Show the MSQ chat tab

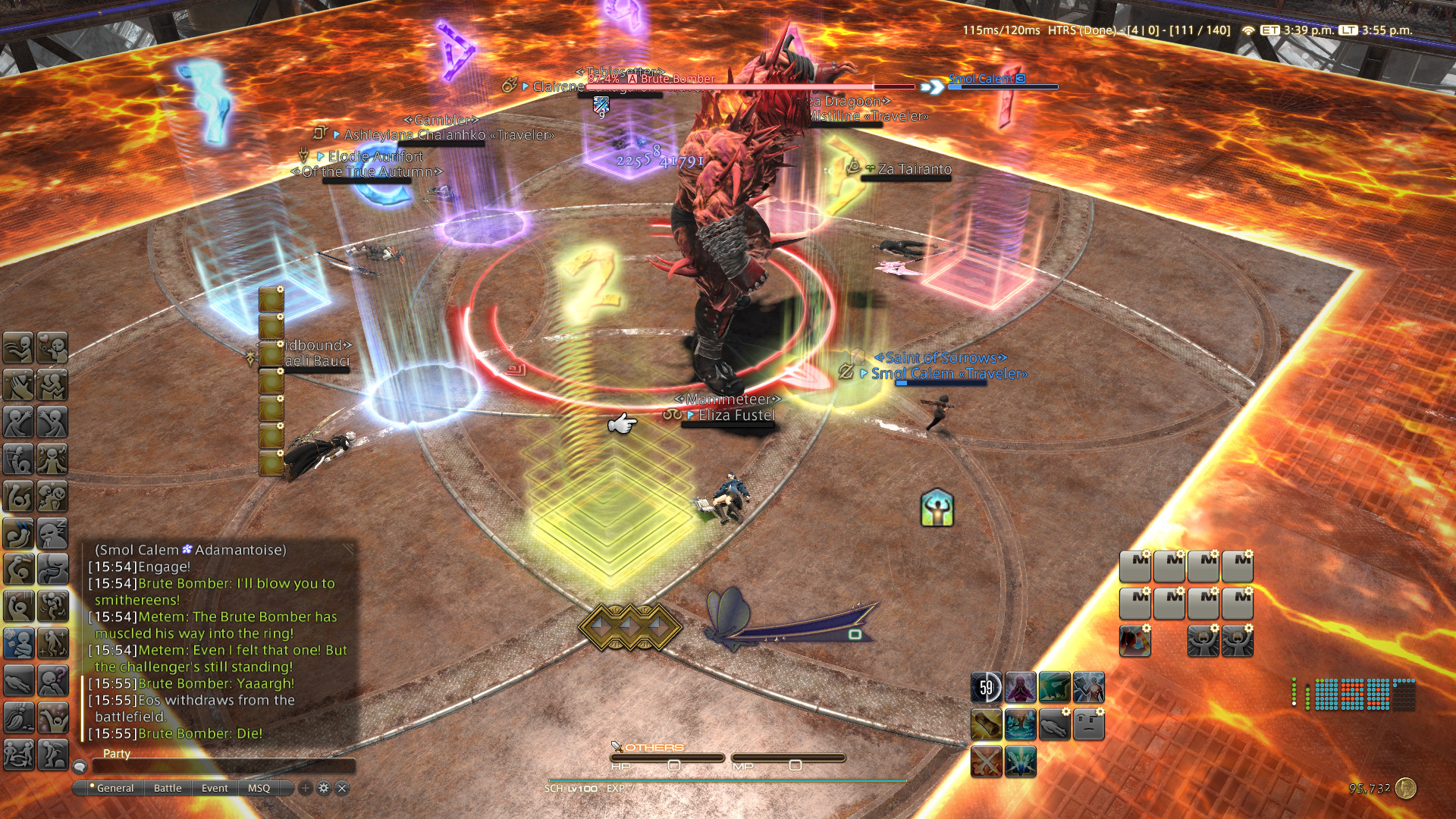pyautogui.click(x=259, y=788)
